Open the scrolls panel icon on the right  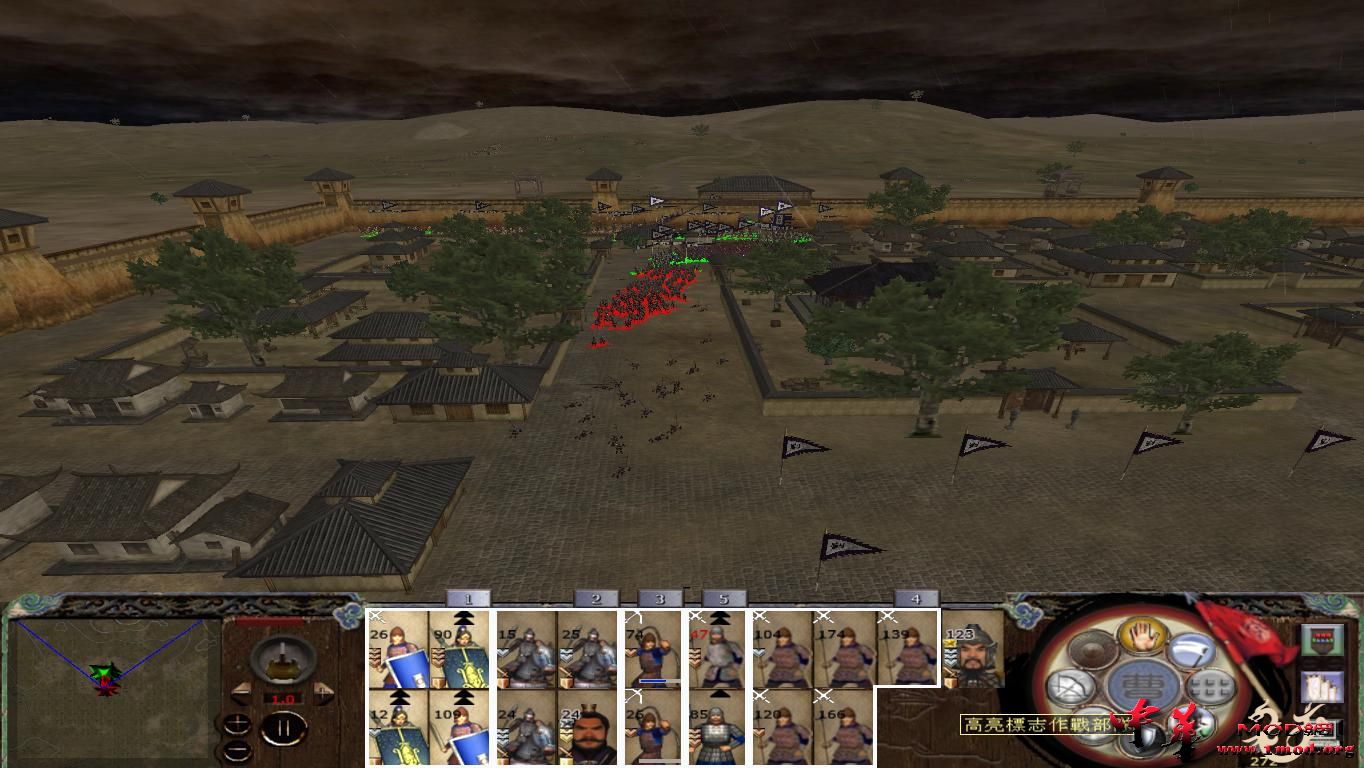[1323, 688]
